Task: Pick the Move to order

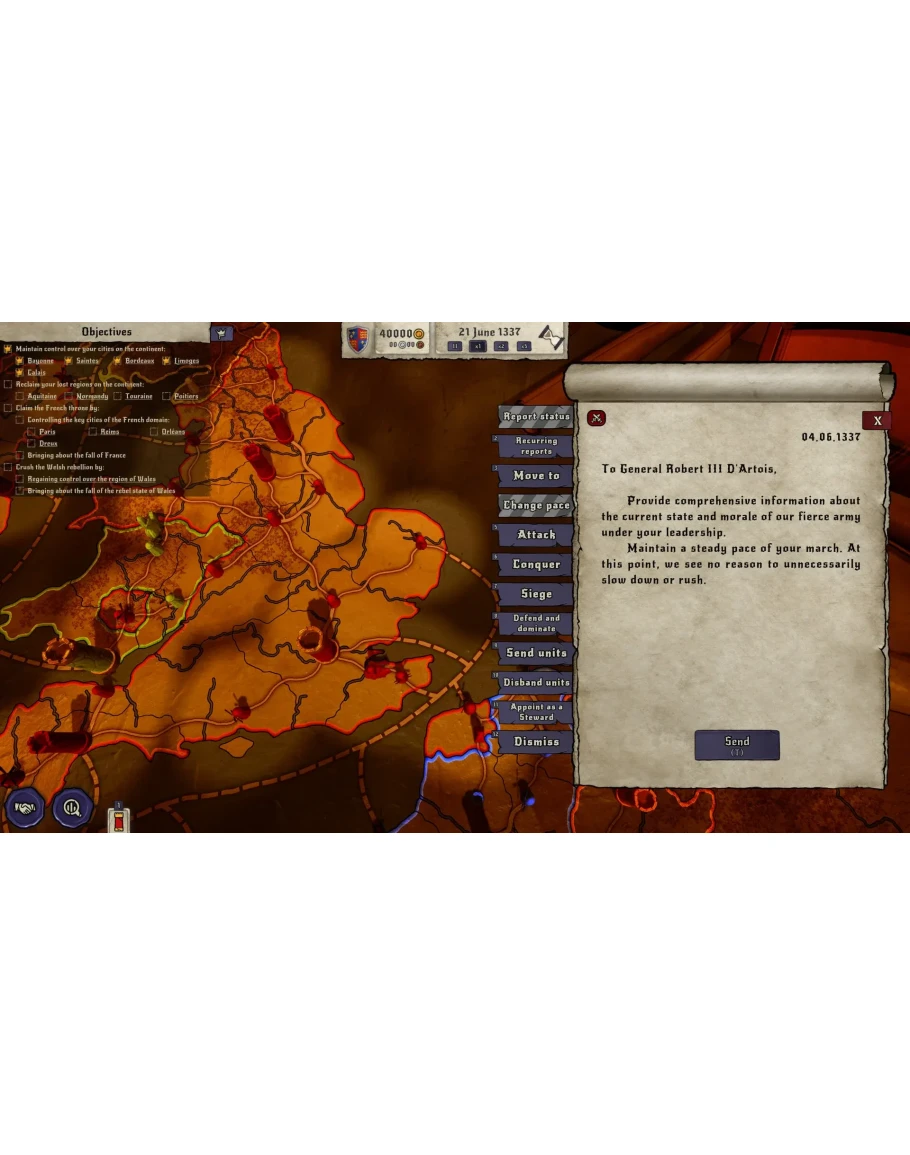Action: pos(536,476)
